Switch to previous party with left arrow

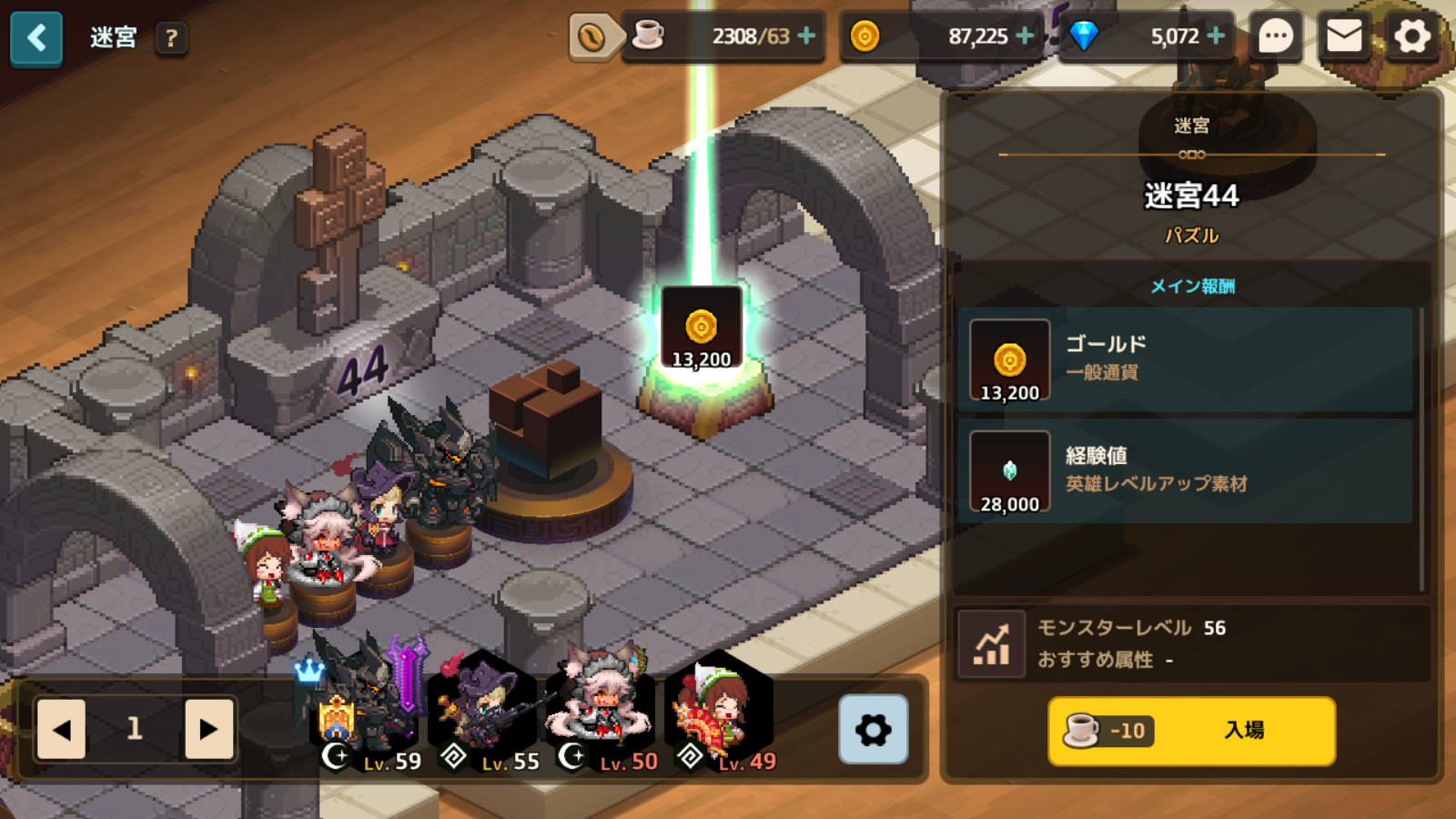coord(61,729)
